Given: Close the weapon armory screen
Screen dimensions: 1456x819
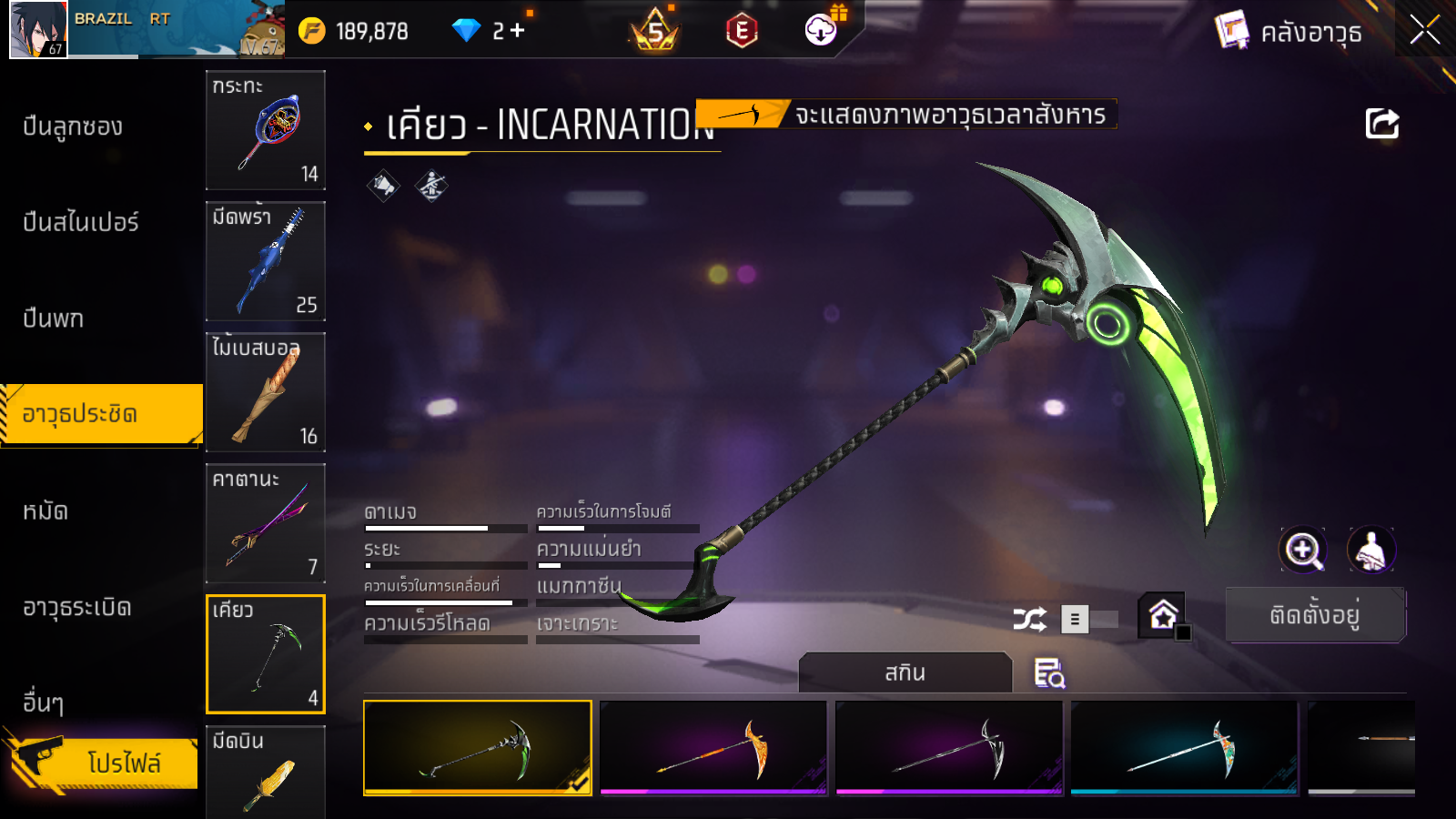Looking at the screenshot, I should pyautogui.click(x=1424, y=30).
